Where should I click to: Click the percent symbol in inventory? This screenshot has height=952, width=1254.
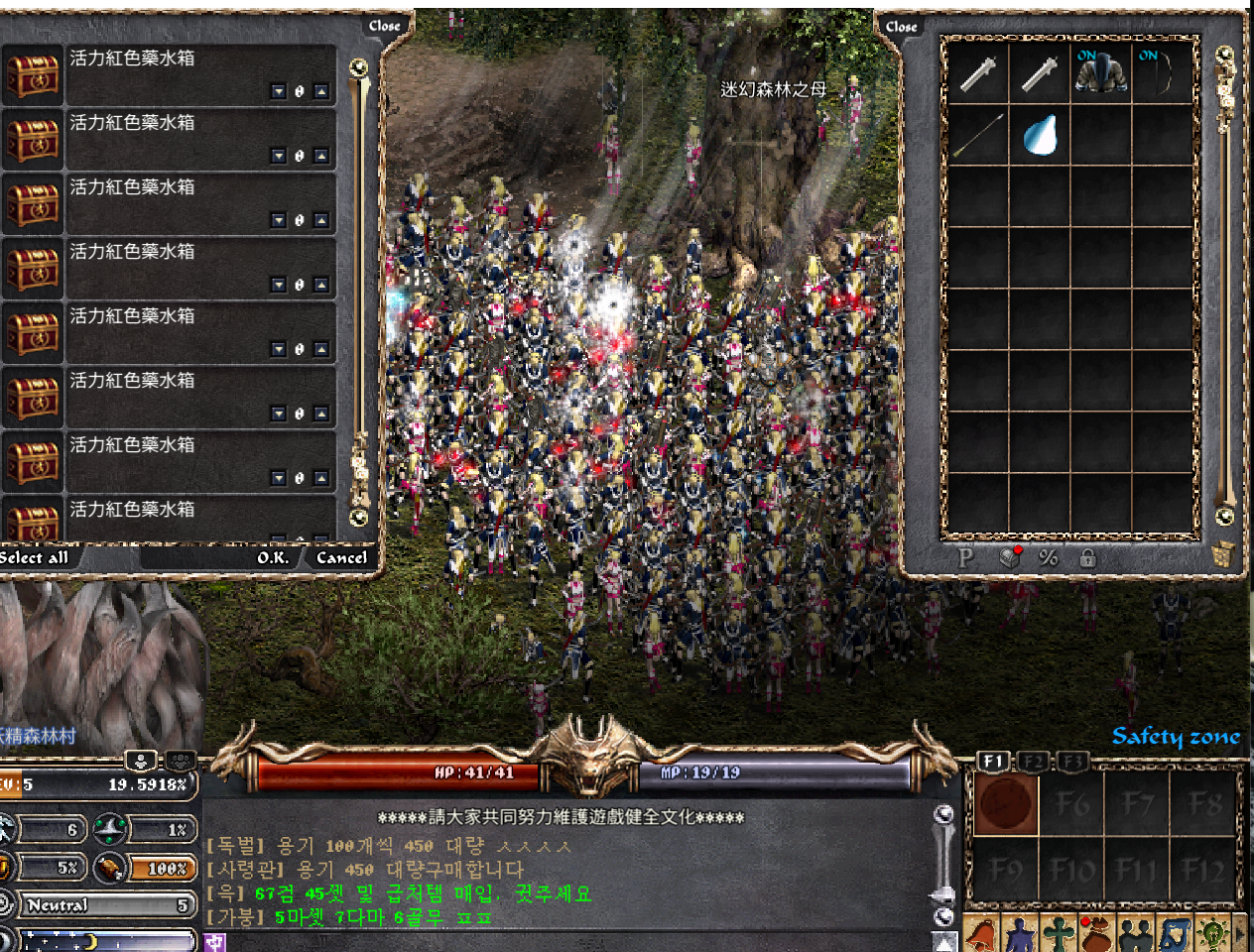tap(1048, 557)
